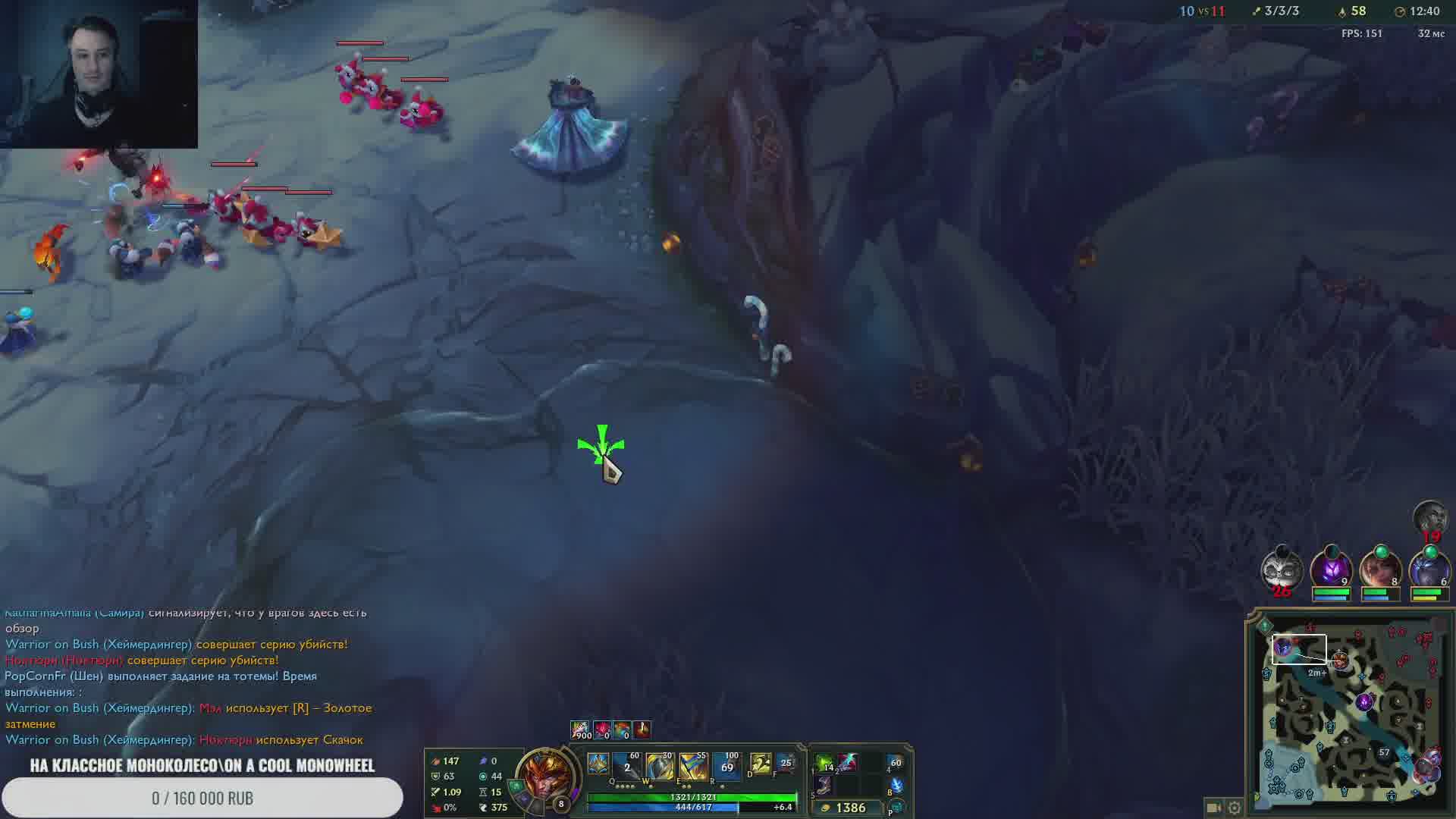Select the R ultimate ability icon

click(726, 767)
